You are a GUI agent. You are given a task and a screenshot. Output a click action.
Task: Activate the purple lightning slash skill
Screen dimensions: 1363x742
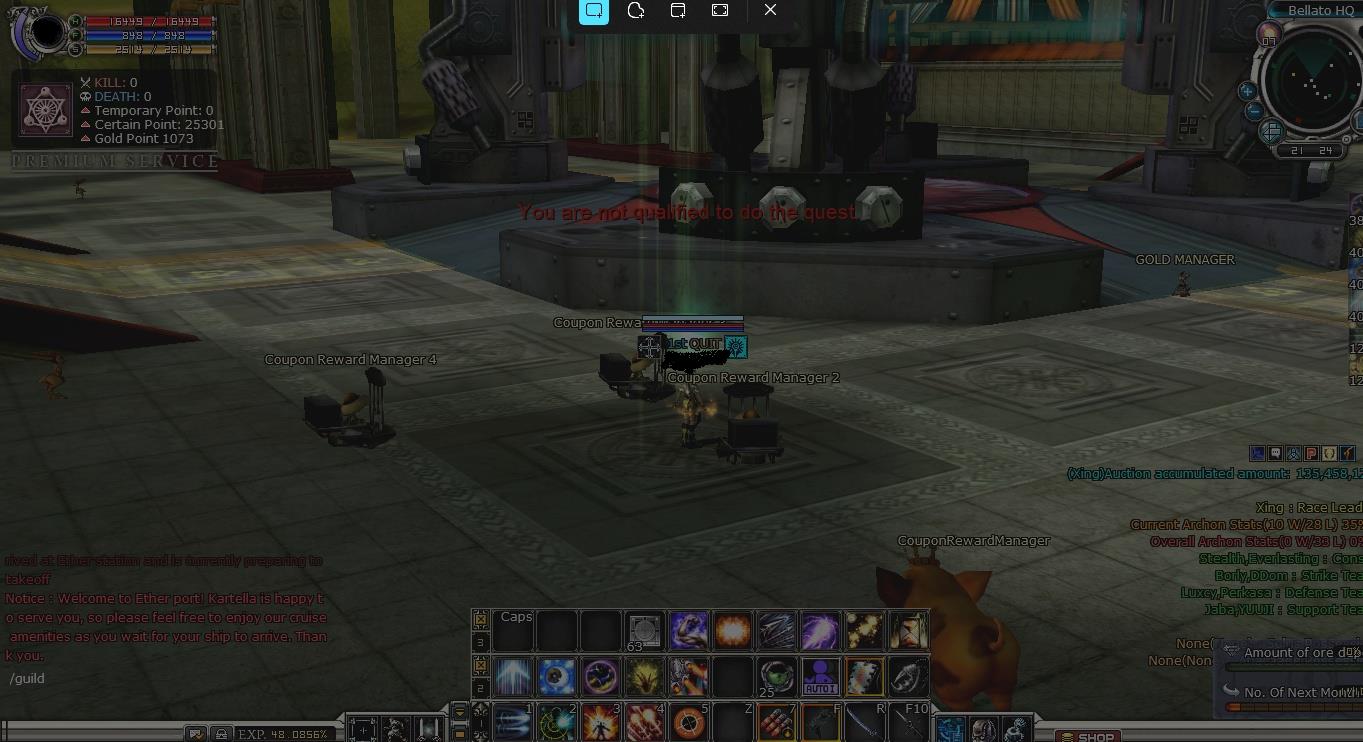[x=820, y=631]
